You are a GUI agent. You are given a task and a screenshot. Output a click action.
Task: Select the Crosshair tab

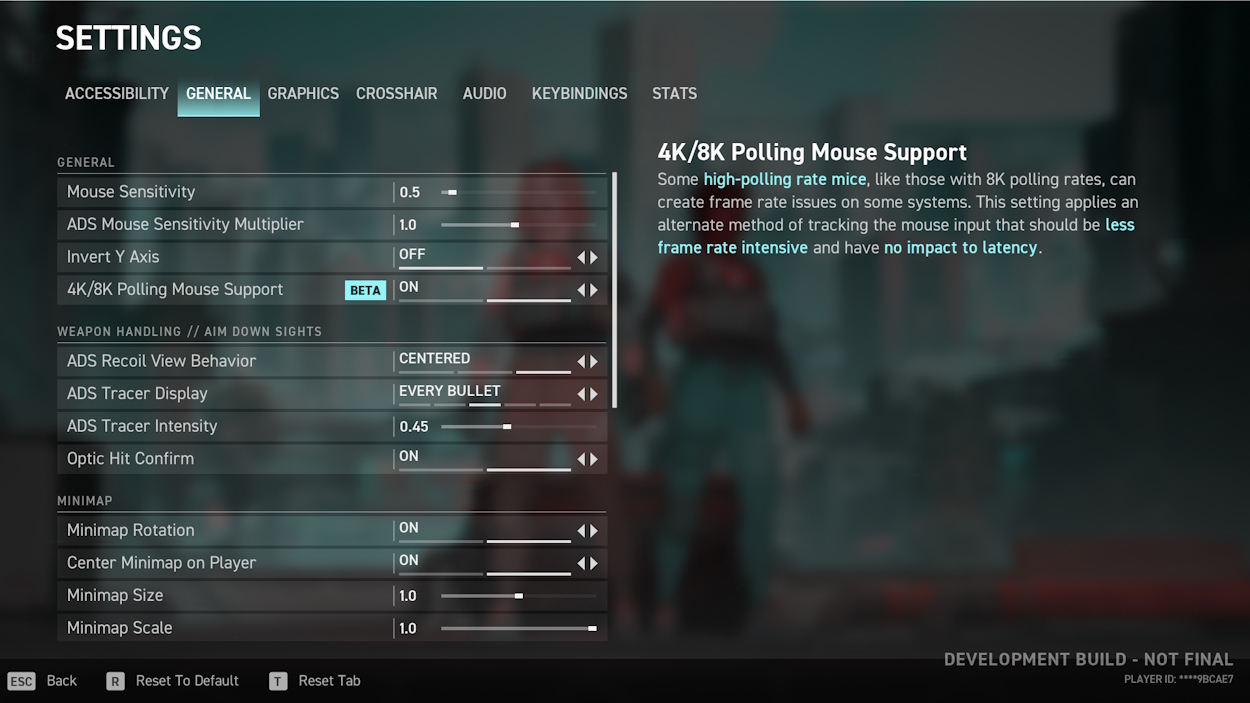pos(396,93)
